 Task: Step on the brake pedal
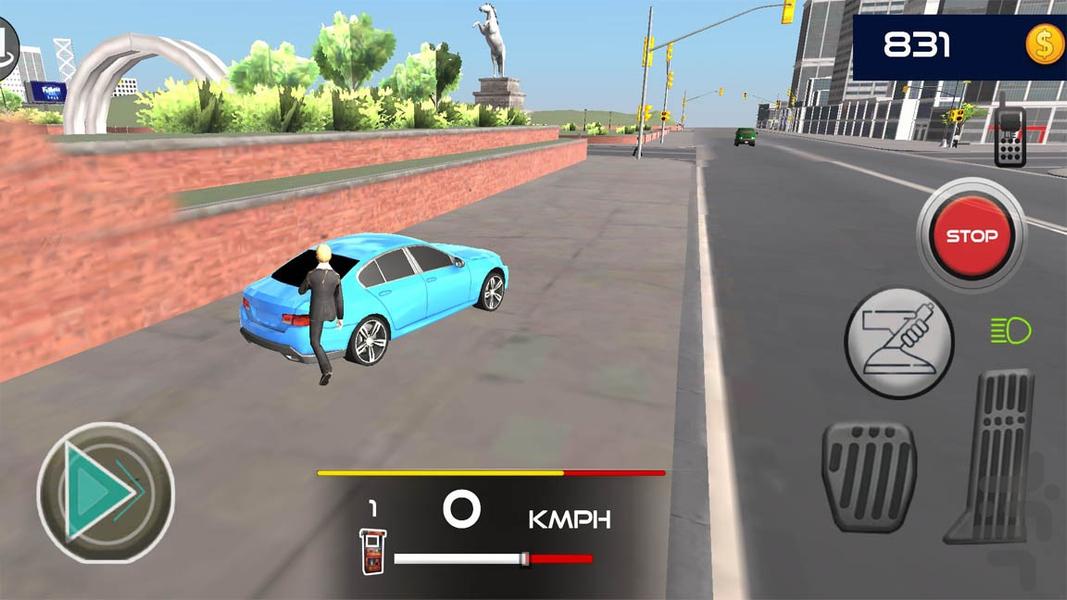[868, 476]
